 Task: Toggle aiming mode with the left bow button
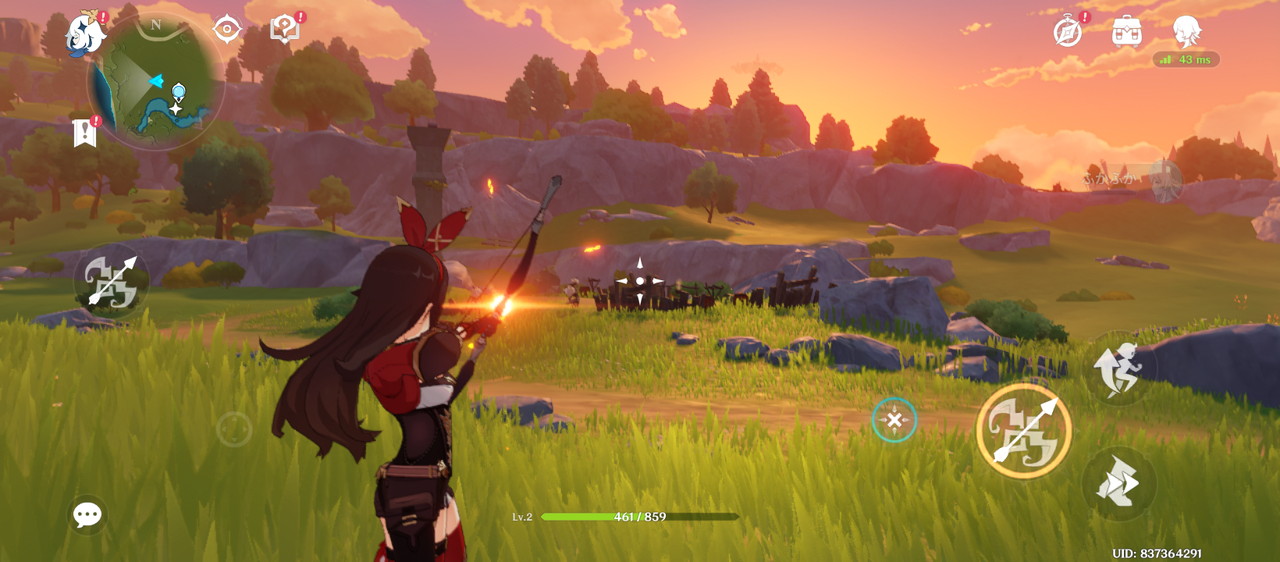click(x=111, y=281)
